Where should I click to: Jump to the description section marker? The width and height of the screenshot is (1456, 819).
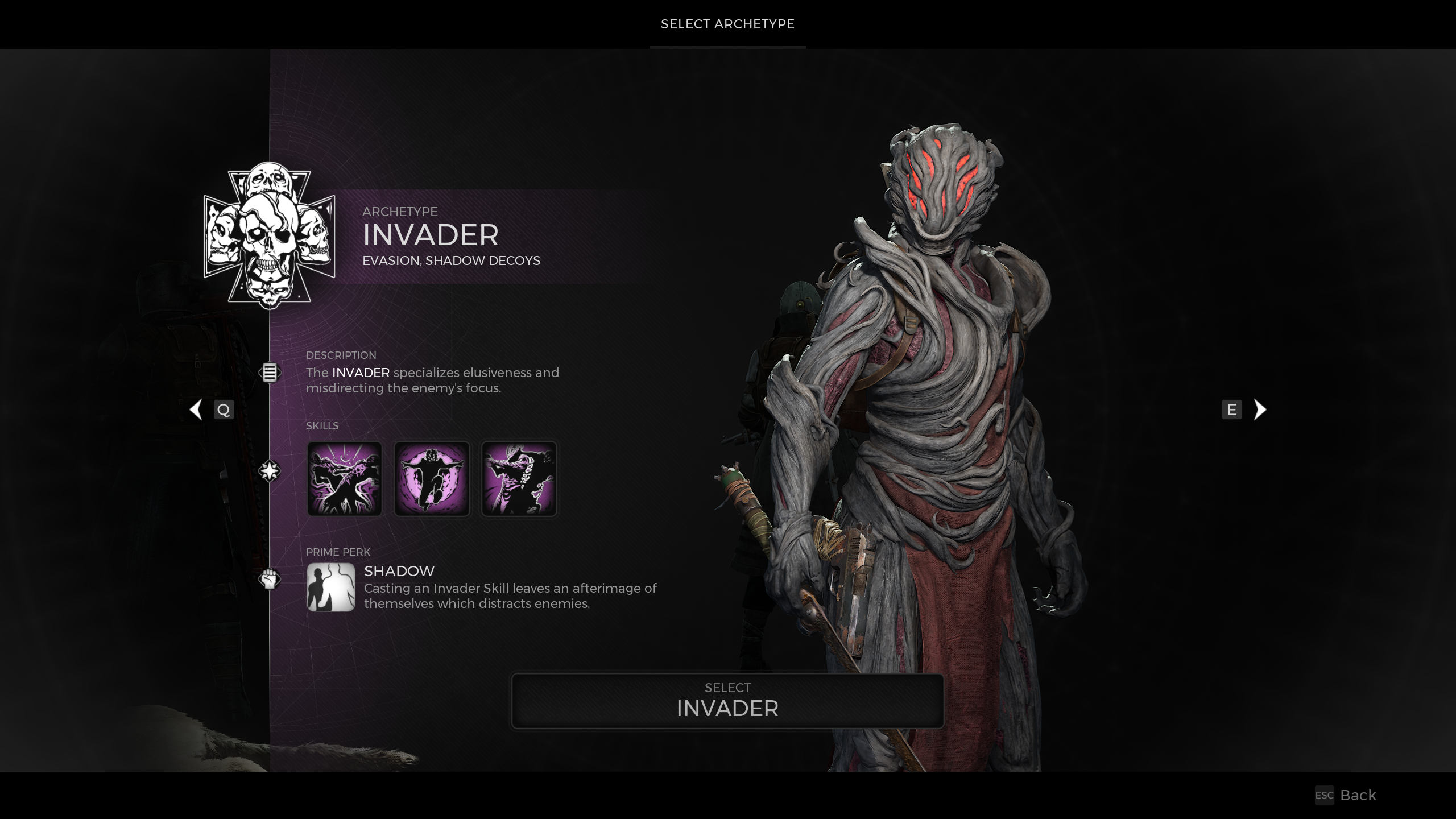(270, 373)
